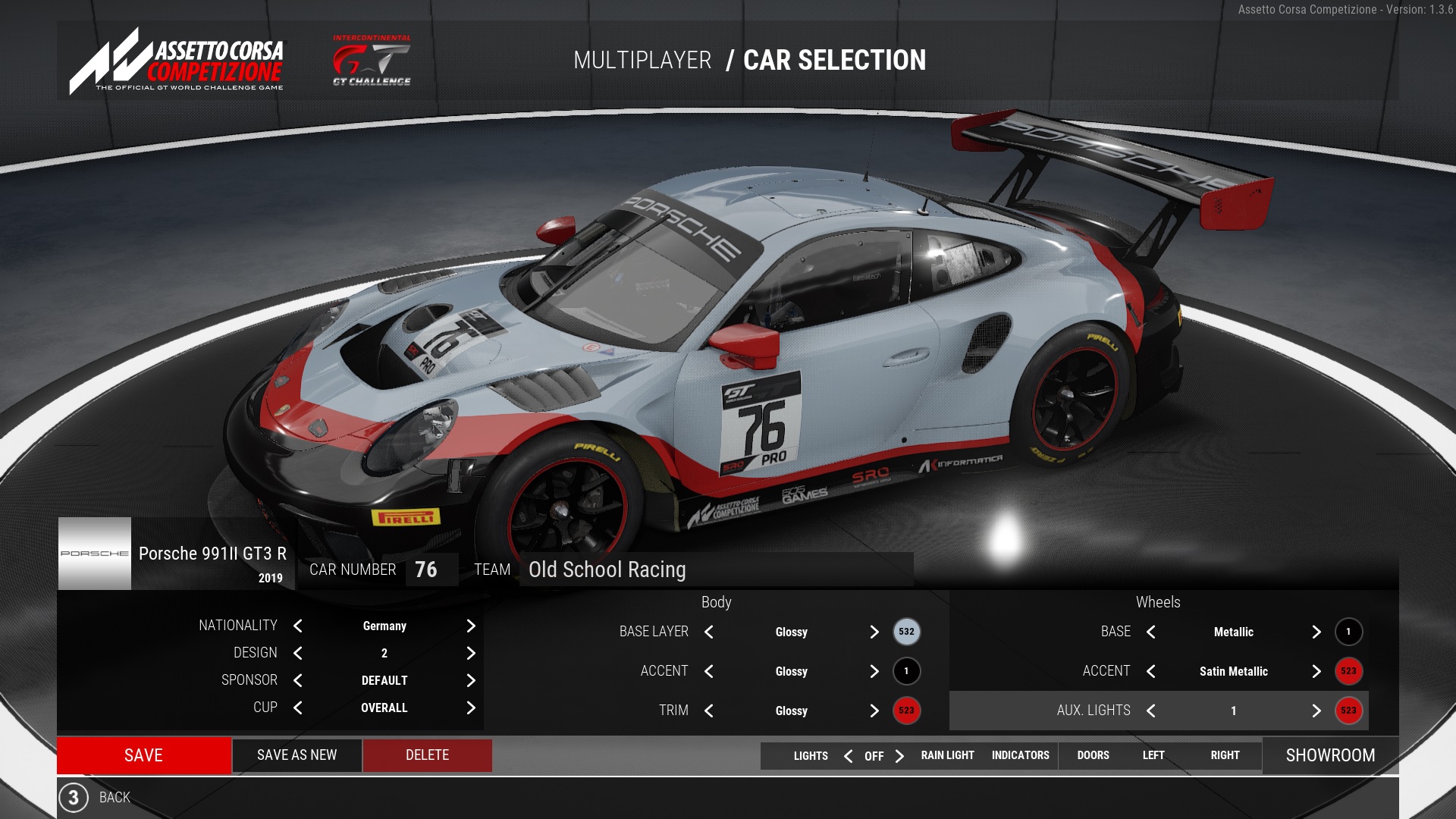
Task: Change cup category to next
Action: [471, 708]
